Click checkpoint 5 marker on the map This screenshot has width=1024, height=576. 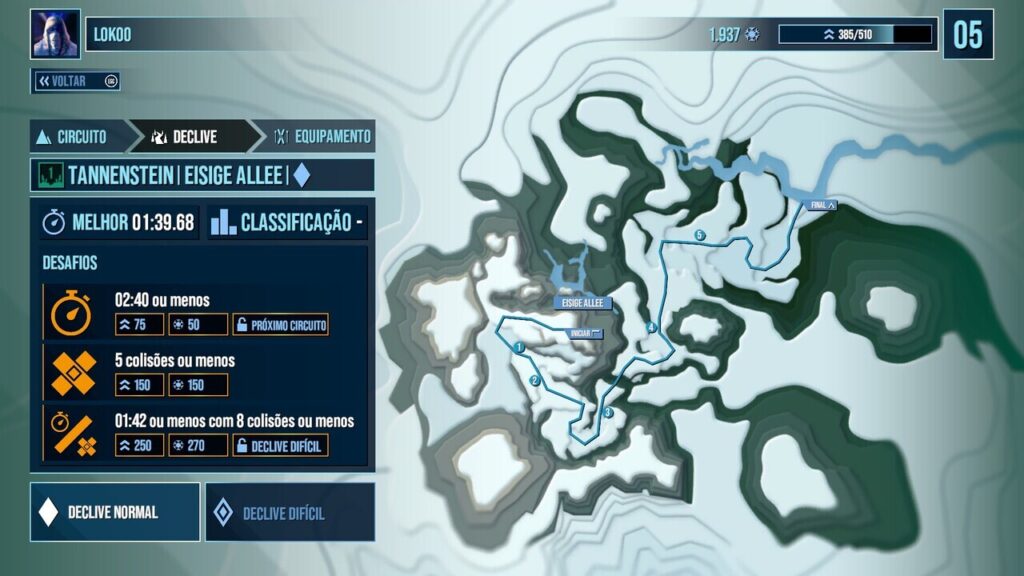tap(700, 235)
